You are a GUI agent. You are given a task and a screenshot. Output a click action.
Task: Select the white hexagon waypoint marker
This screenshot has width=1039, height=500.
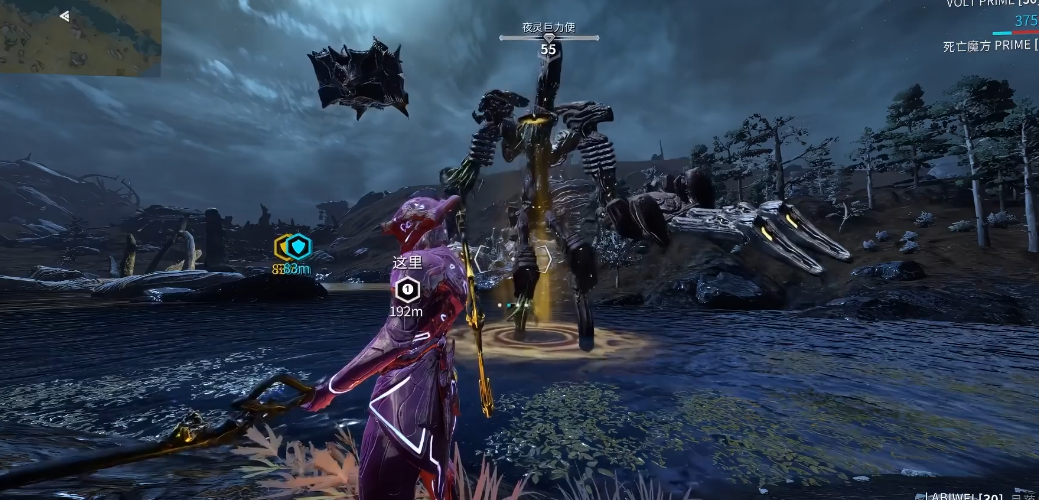coord(406,290)
